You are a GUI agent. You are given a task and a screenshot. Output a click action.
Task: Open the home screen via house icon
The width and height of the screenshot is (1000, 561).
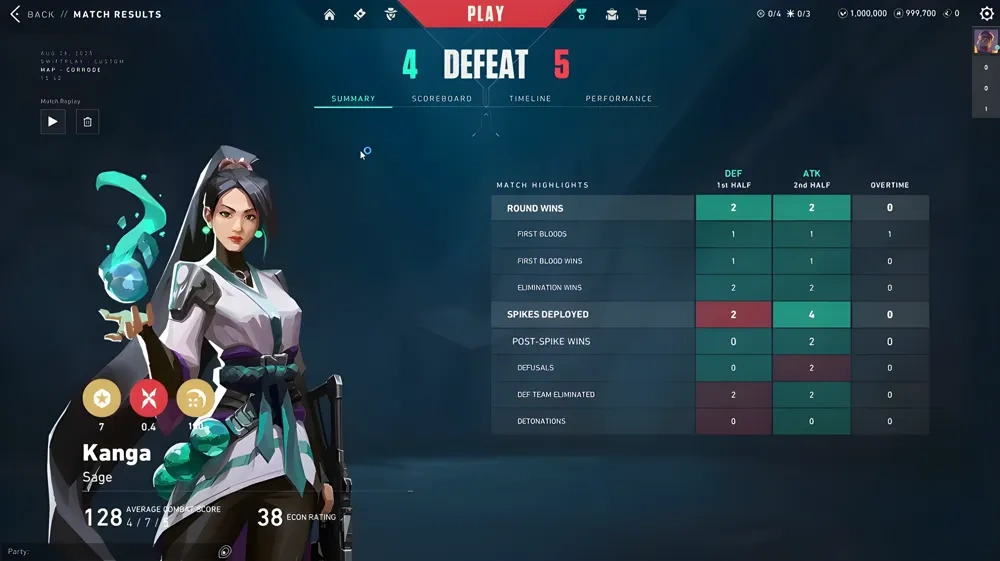click(329, 14)
